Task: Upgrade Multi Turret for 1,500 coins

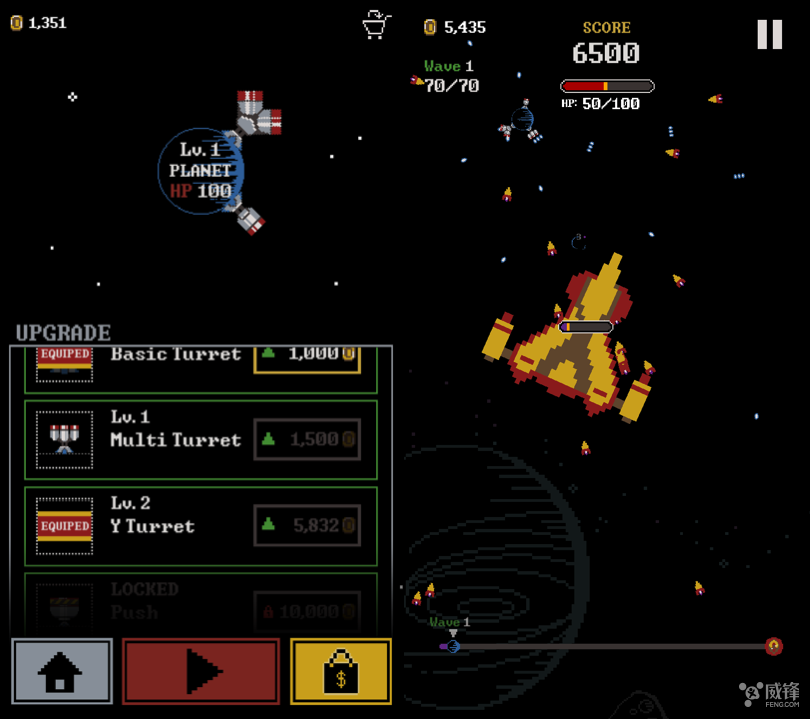Action: click(x=307, y=439)
